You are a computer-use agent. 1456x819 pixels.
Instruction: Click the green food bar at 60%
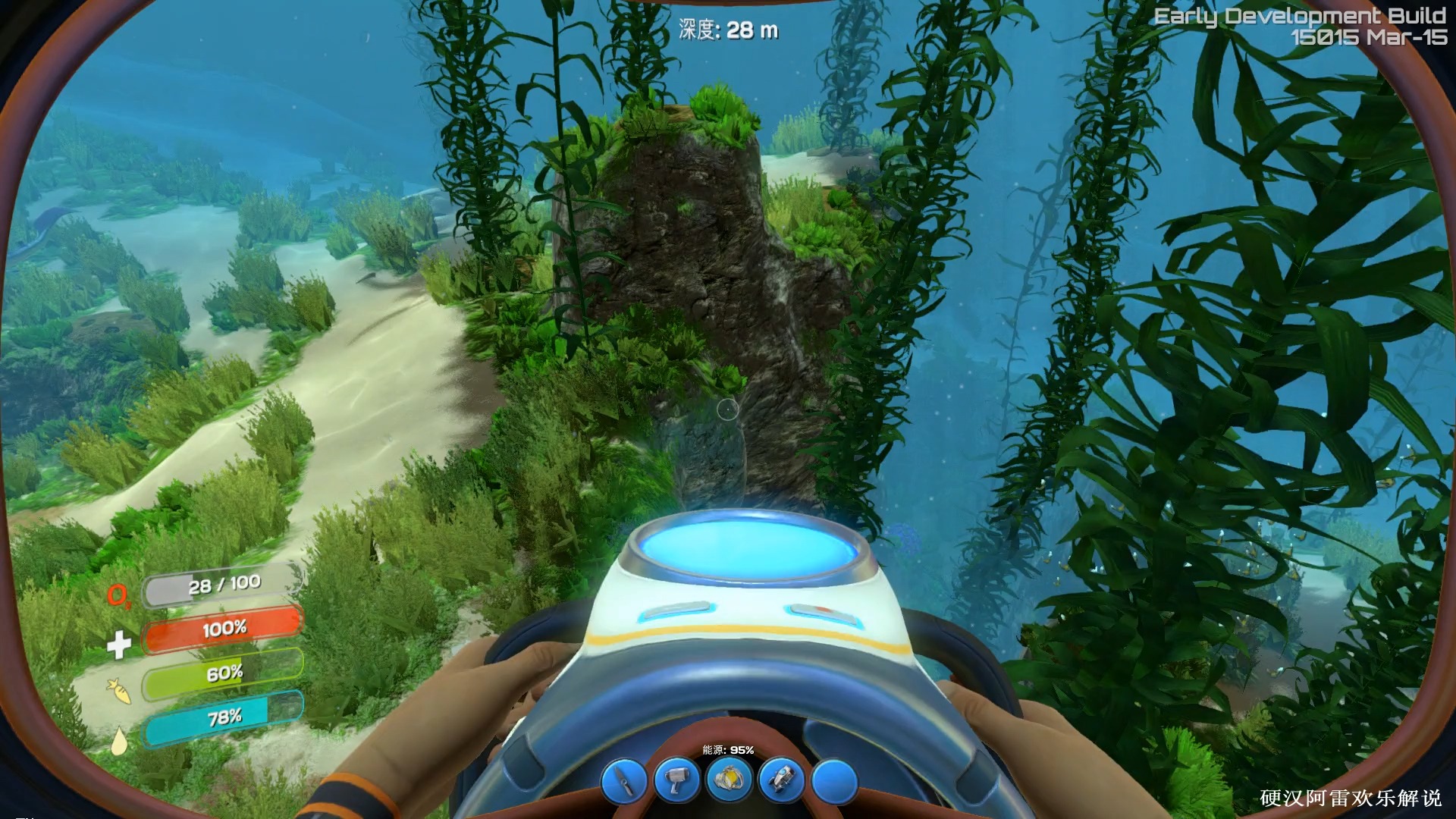tap(224, 671)
